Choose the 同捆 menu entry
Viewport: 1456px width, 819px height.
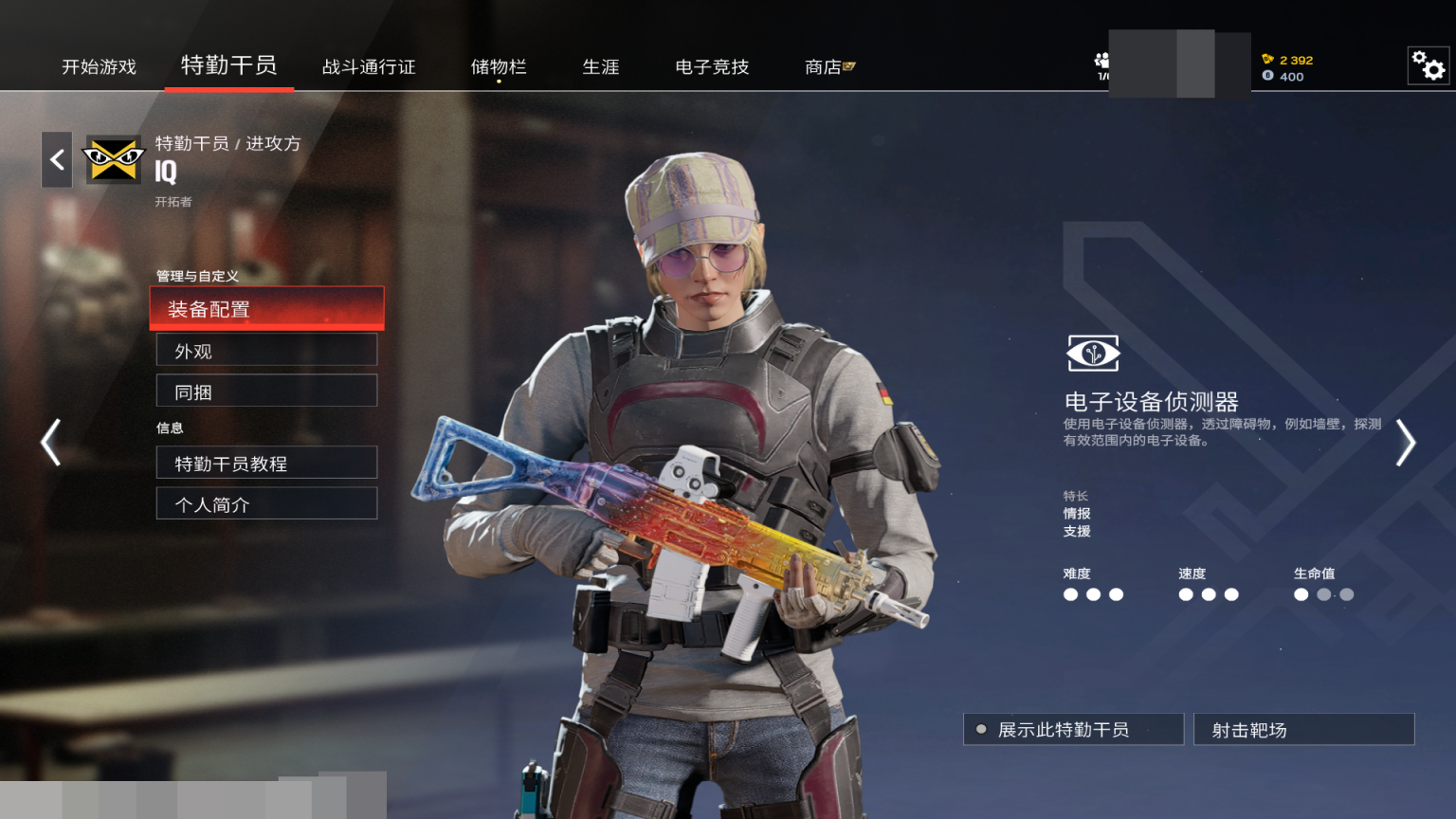[266, 391]
